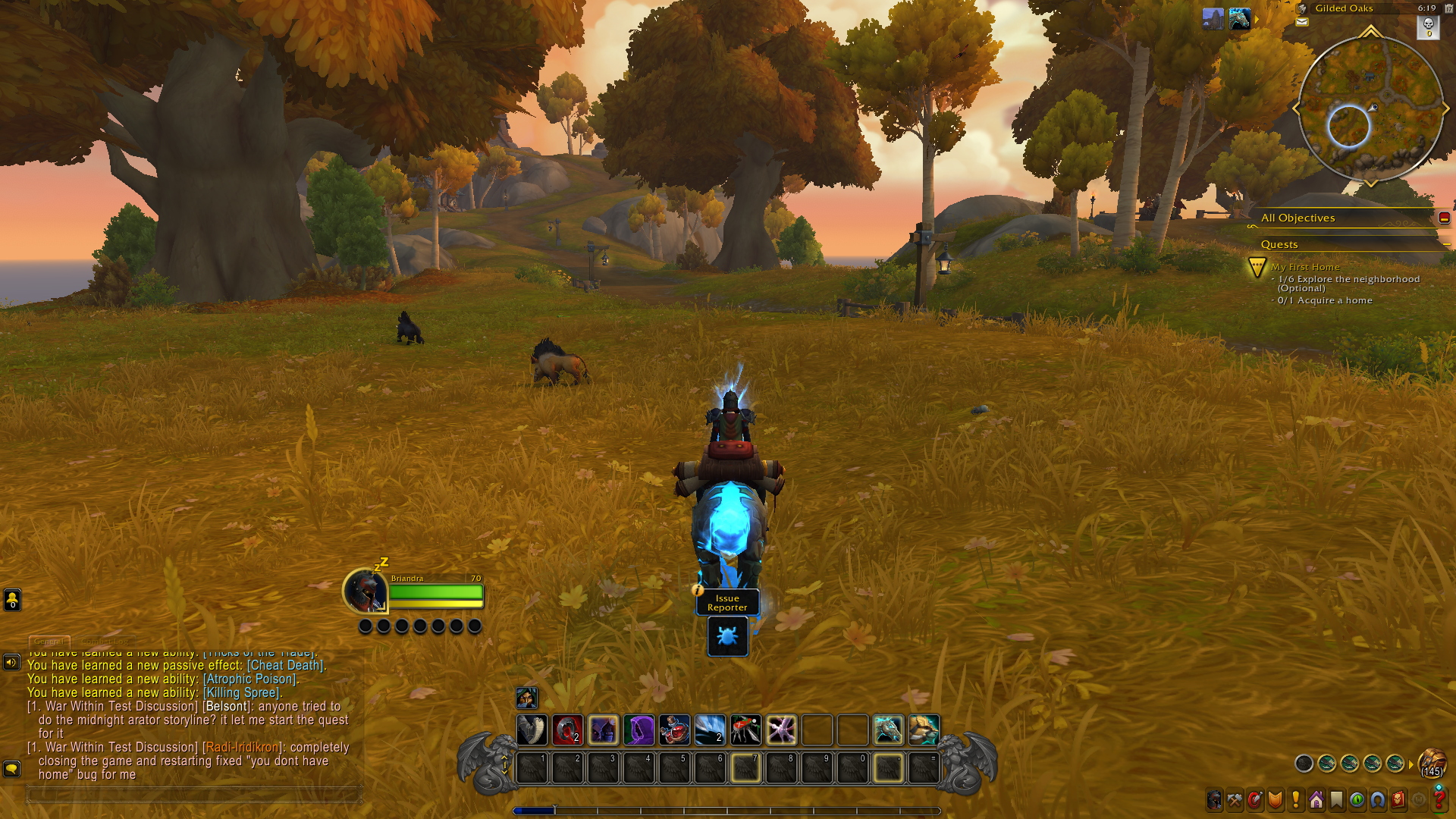Viewport: 1456px width, 819px height.
Task: Expand hidden bags with the yellow arrow
Action: pos(1410,765)
